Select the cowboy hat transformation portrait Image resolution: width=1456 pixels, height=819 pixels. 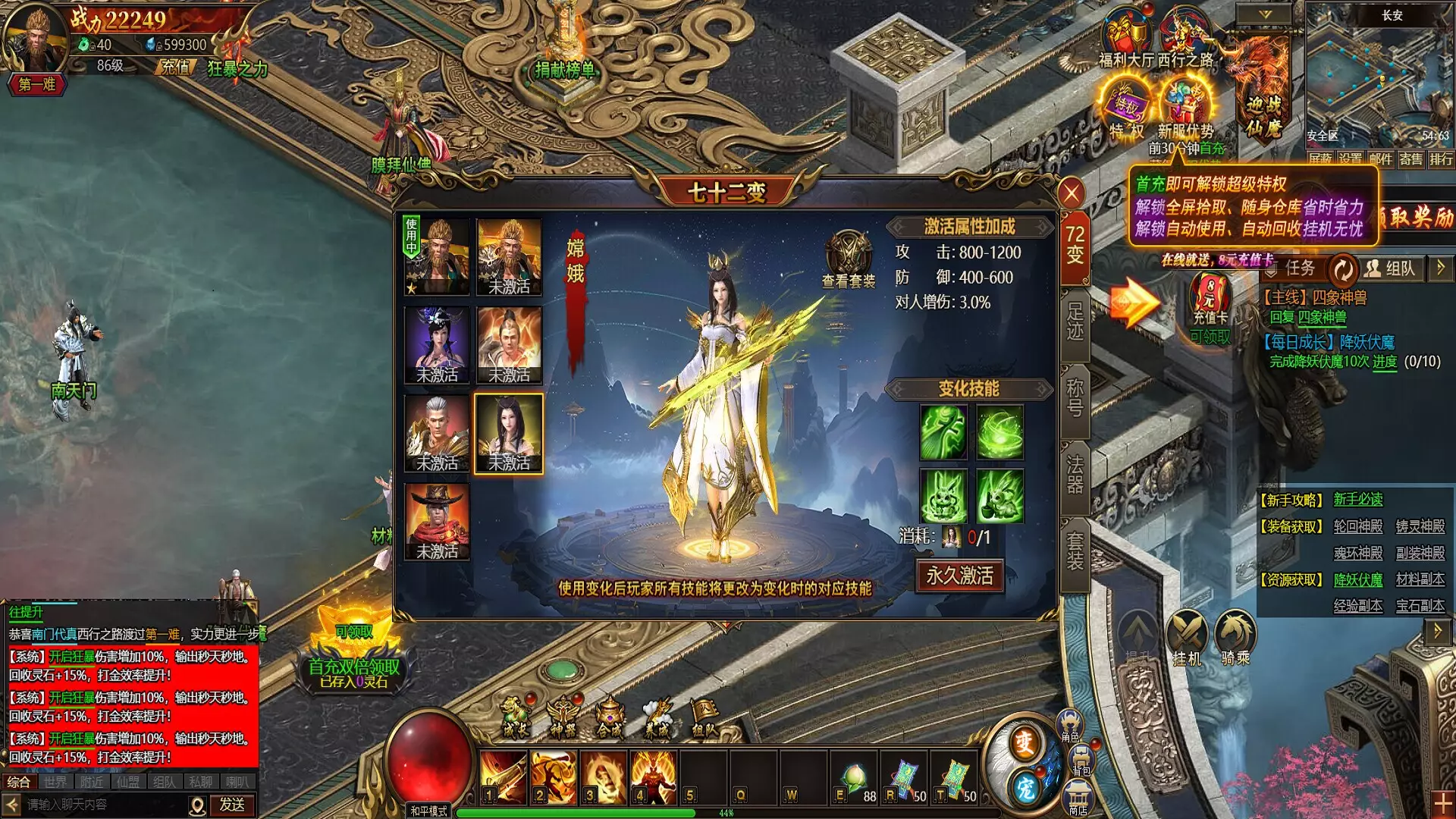pyautogui.click(x=437, y=522)
